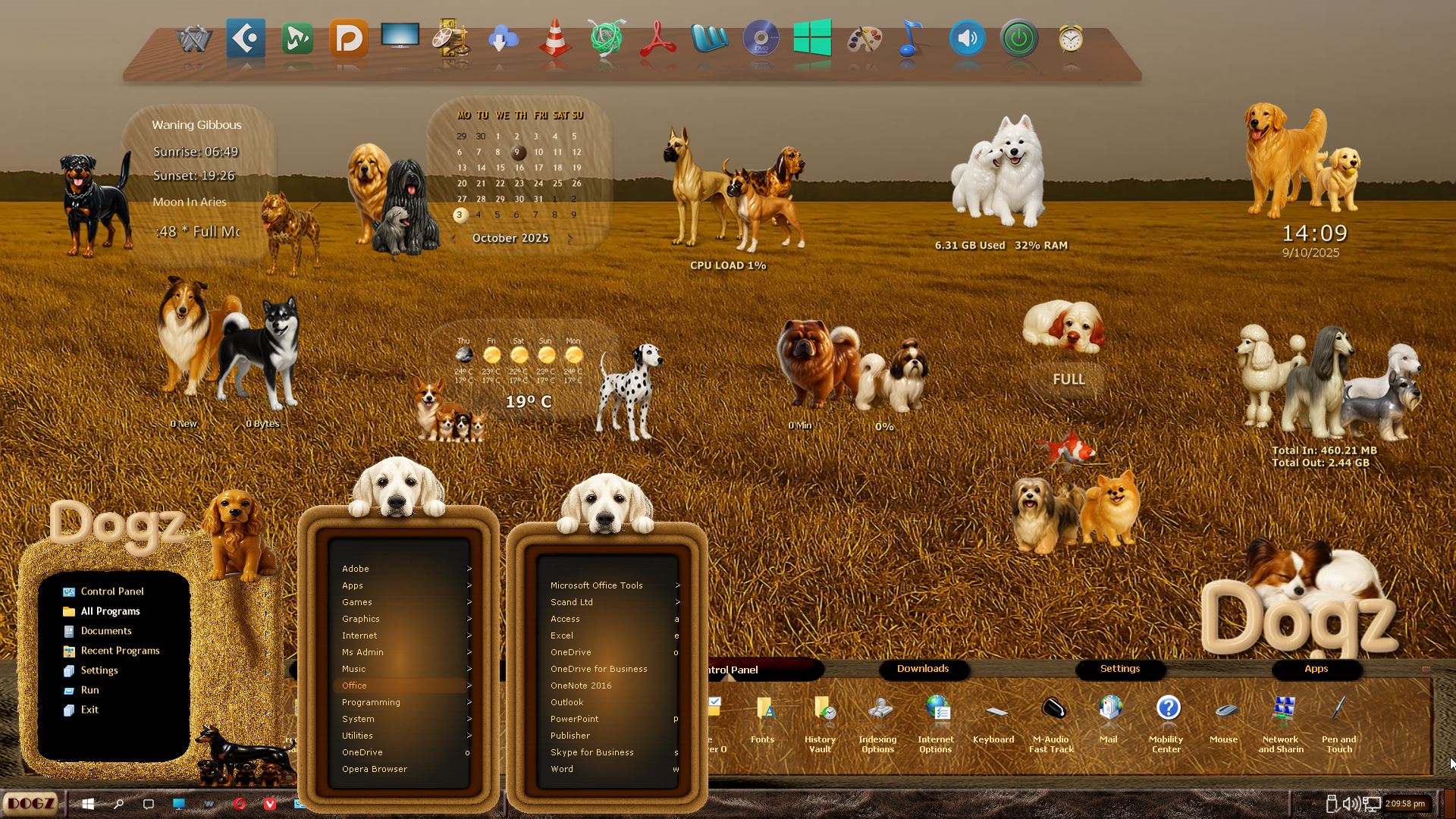Click Exit in the Dogz menu
The width and height of the screenshot is (1456, 819).
pos(89,710)
